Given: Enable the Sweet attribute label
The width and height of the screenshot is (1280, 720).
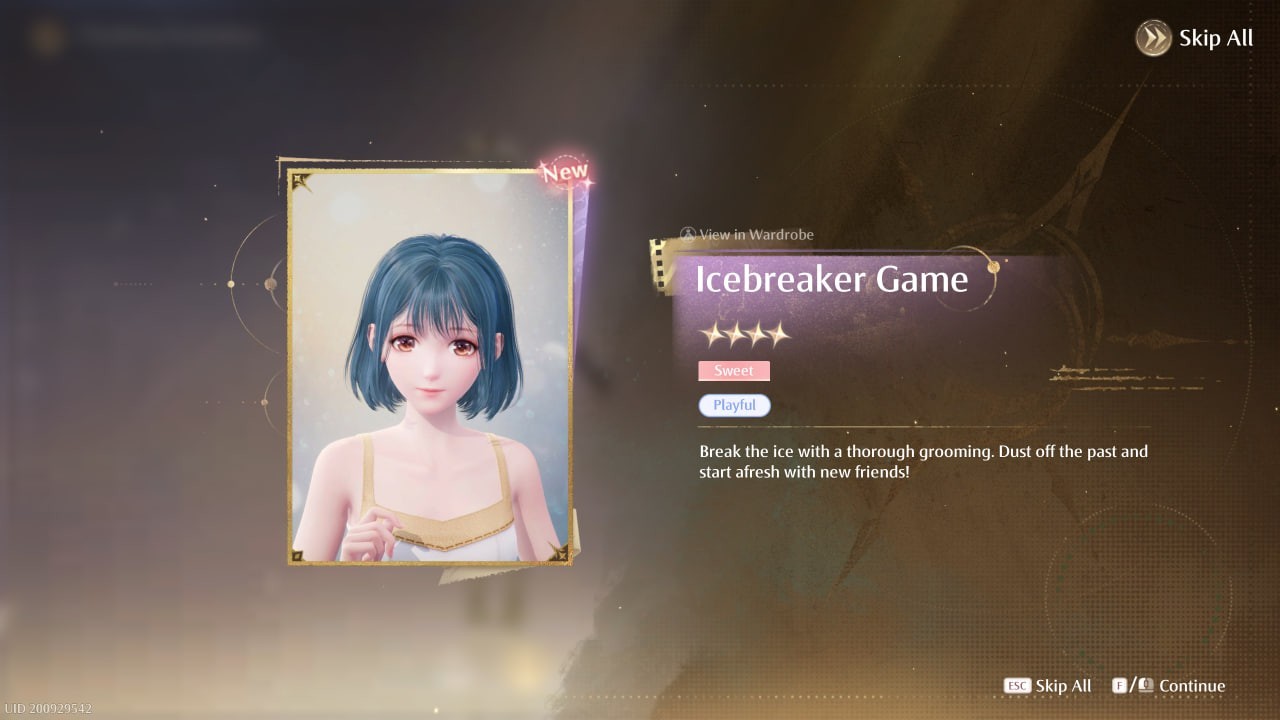Looking at the screenshot, I should [734, 370].
